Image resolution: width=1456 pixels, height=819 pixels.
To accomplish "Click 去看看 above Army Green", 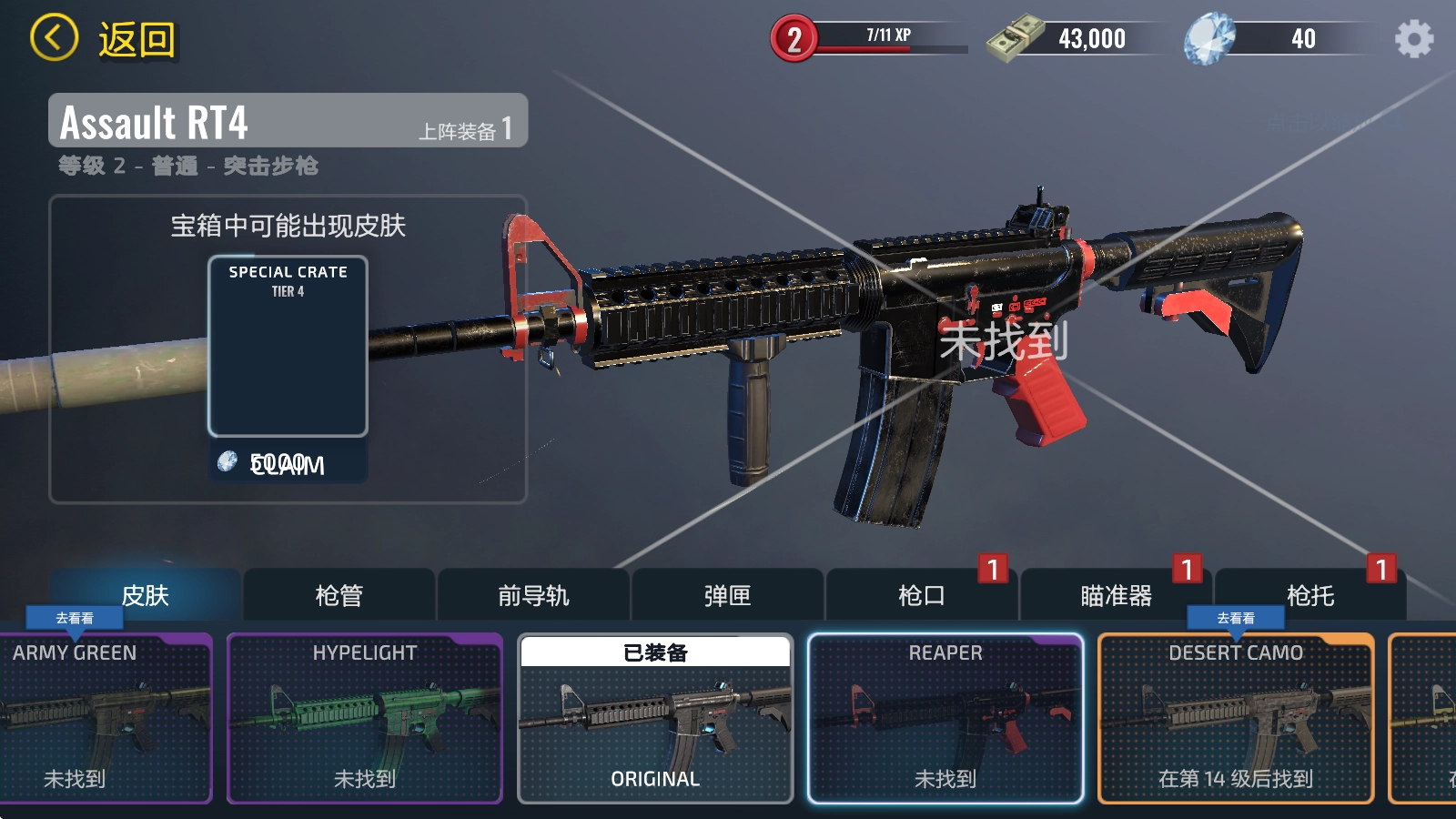I will point(75,618).
